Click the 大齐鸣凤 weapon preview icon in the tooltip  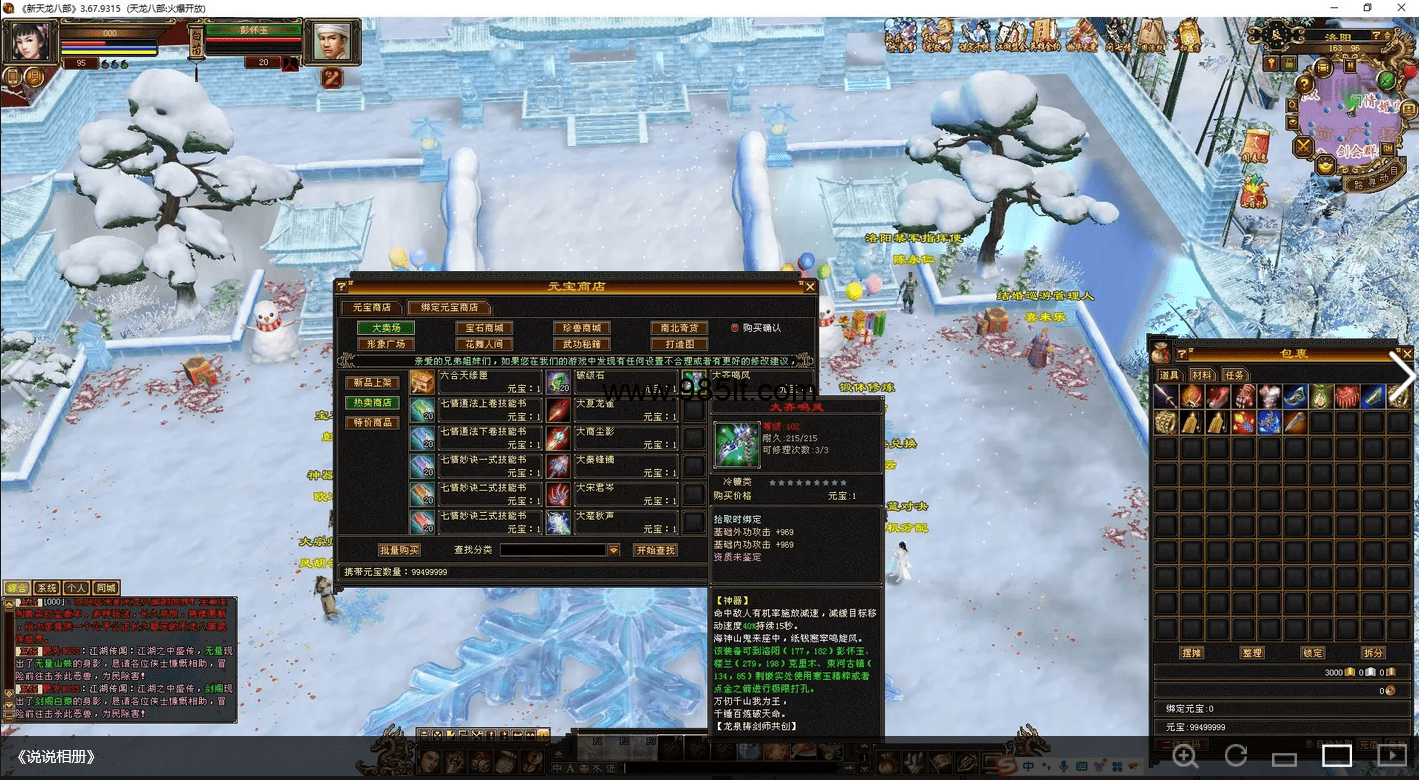click(x=735, y=444)
